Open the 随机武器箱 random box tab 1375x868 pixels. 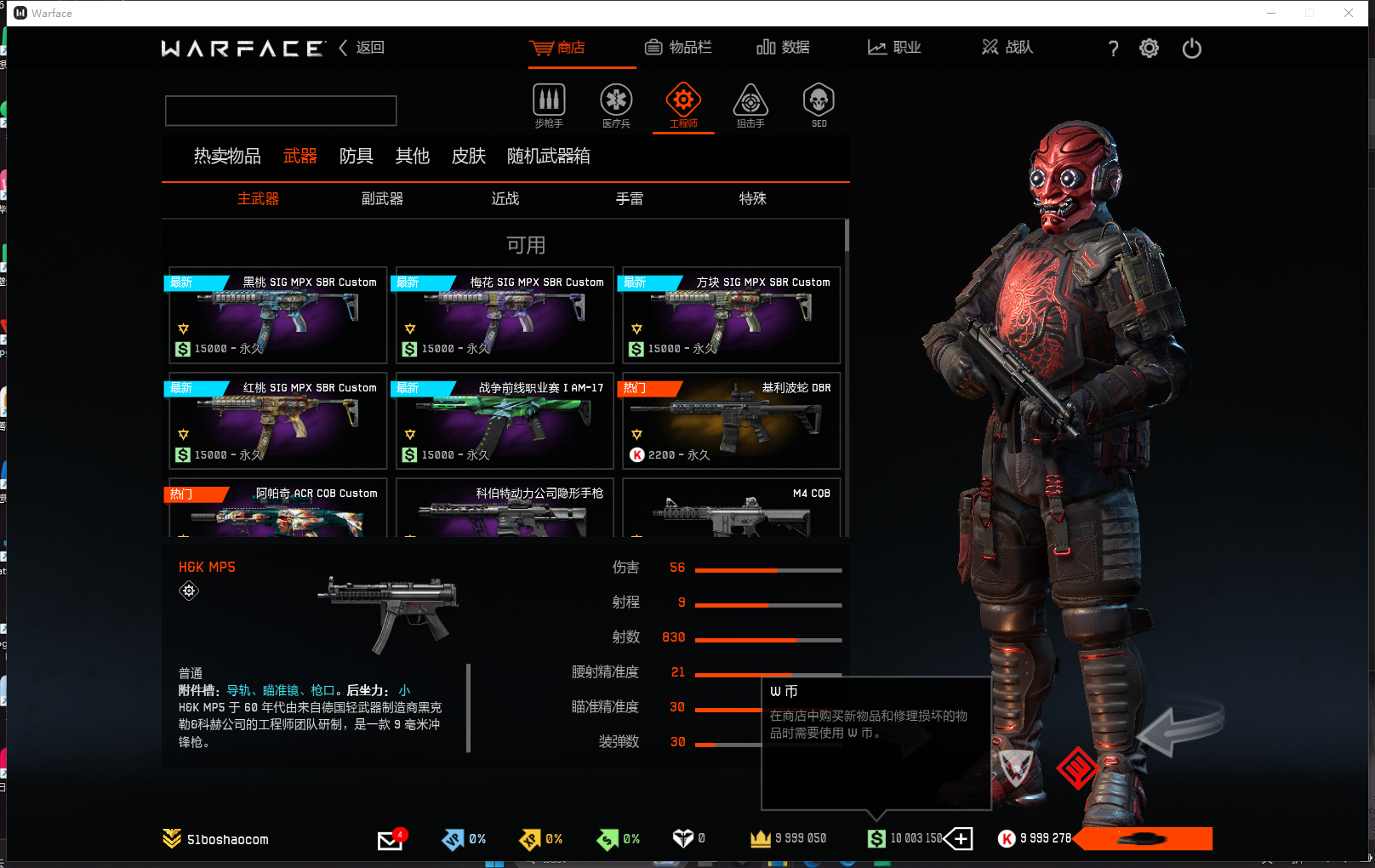(x=548, y=157)
